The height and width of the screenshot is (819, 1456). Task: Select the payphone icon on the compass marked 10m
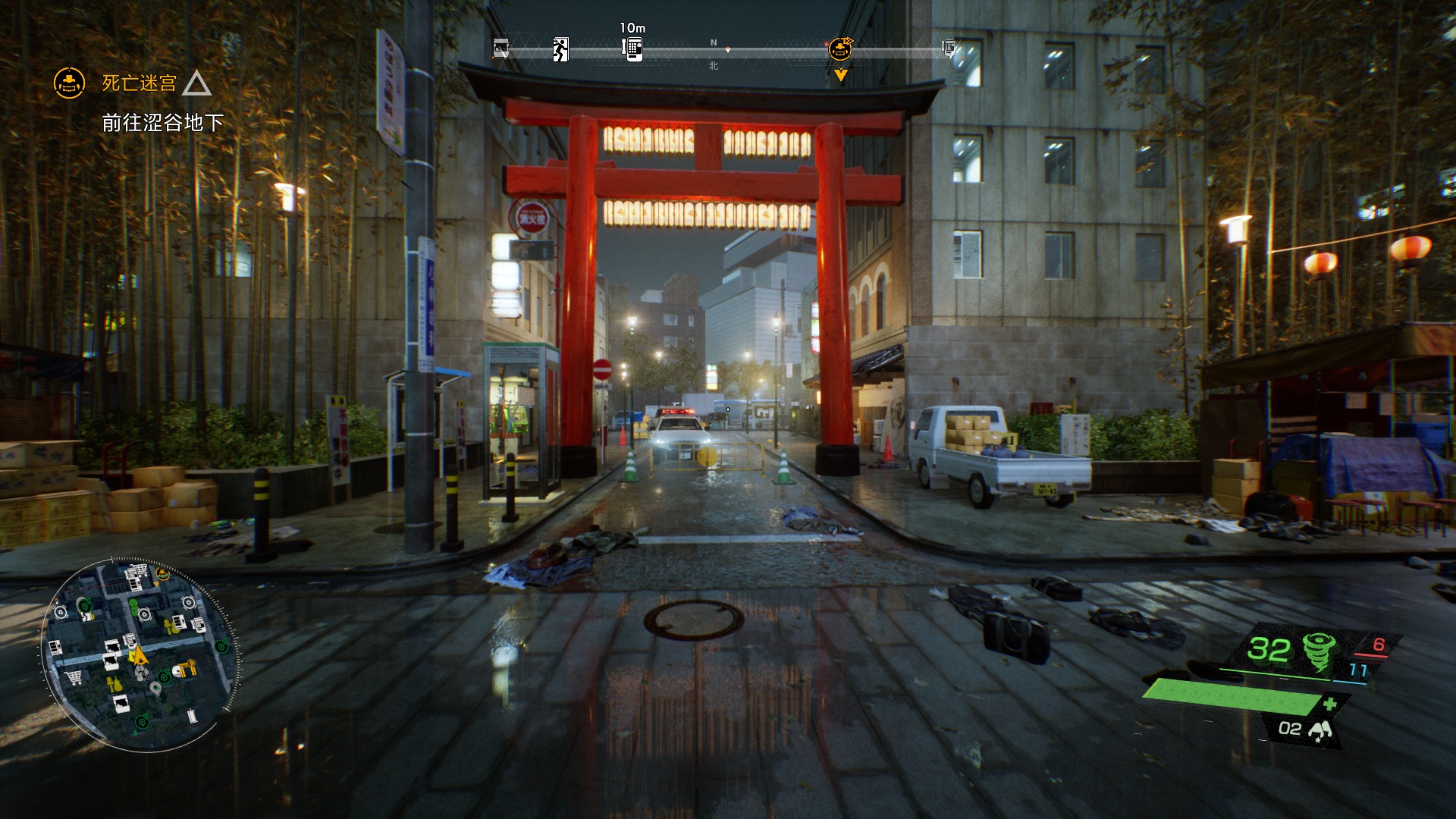click(x=632, y=49)
